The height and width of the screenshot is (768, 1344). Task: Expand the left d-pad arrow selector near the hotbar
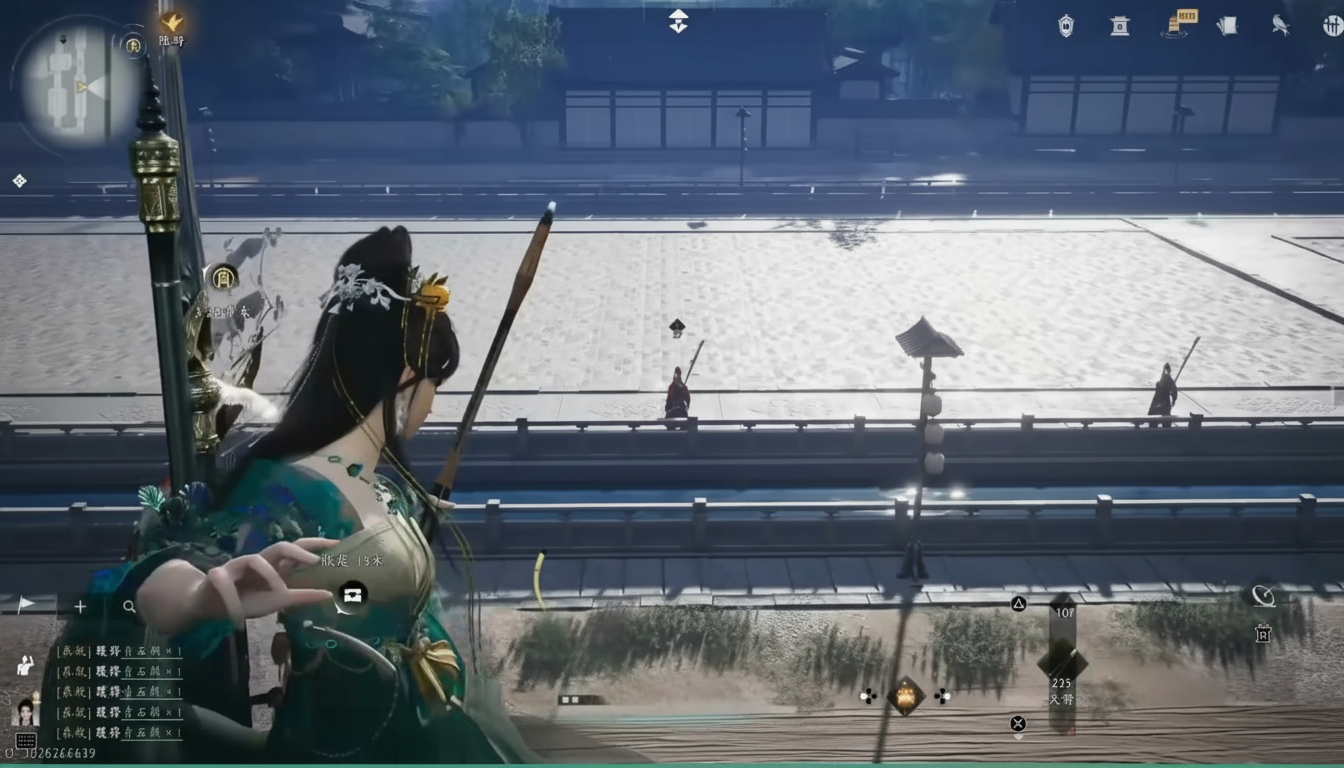(x=868, y=697)
